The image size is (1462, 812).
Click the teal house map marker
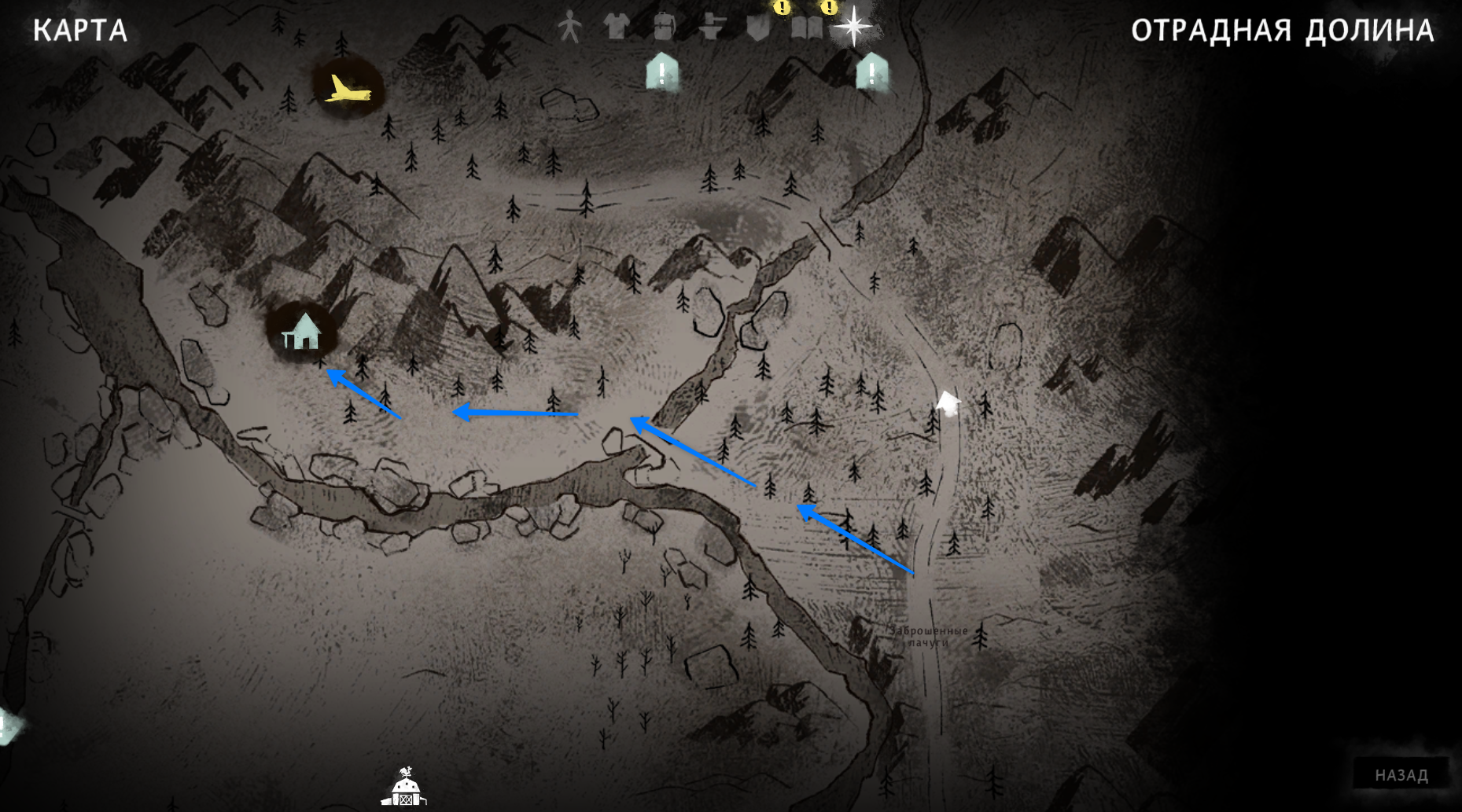coord(302,332)
